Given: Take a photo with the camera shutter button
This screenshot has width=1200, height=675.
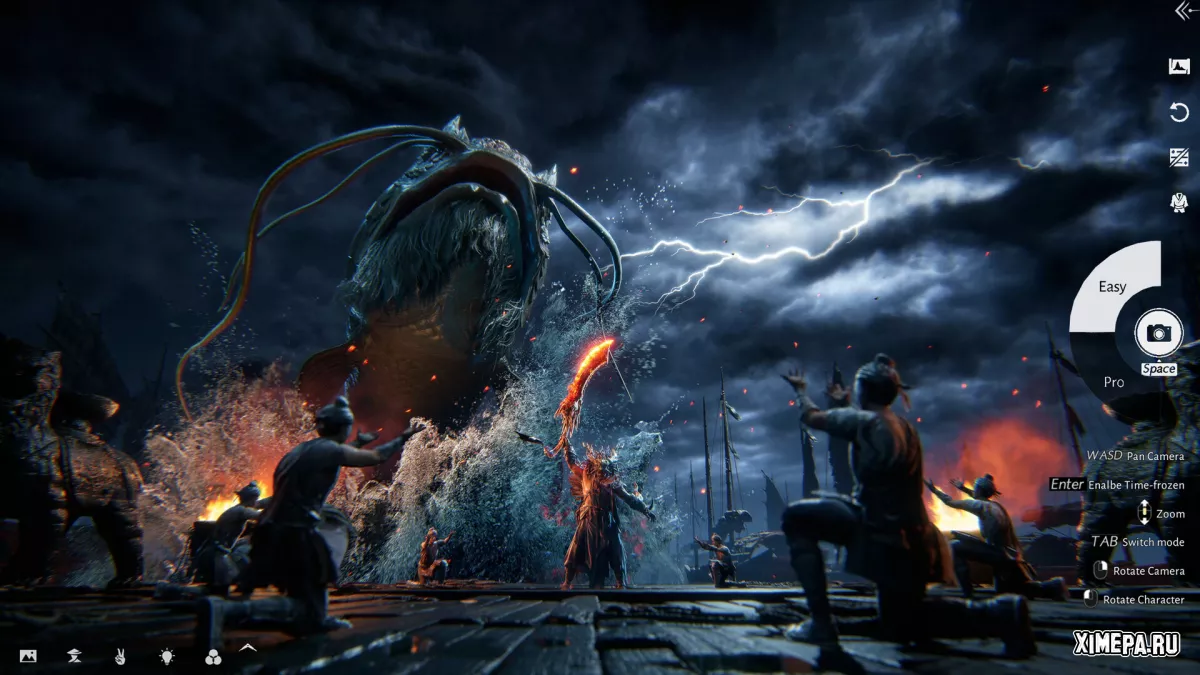Looking at the screenshot, I should (x=1159, y=333).
